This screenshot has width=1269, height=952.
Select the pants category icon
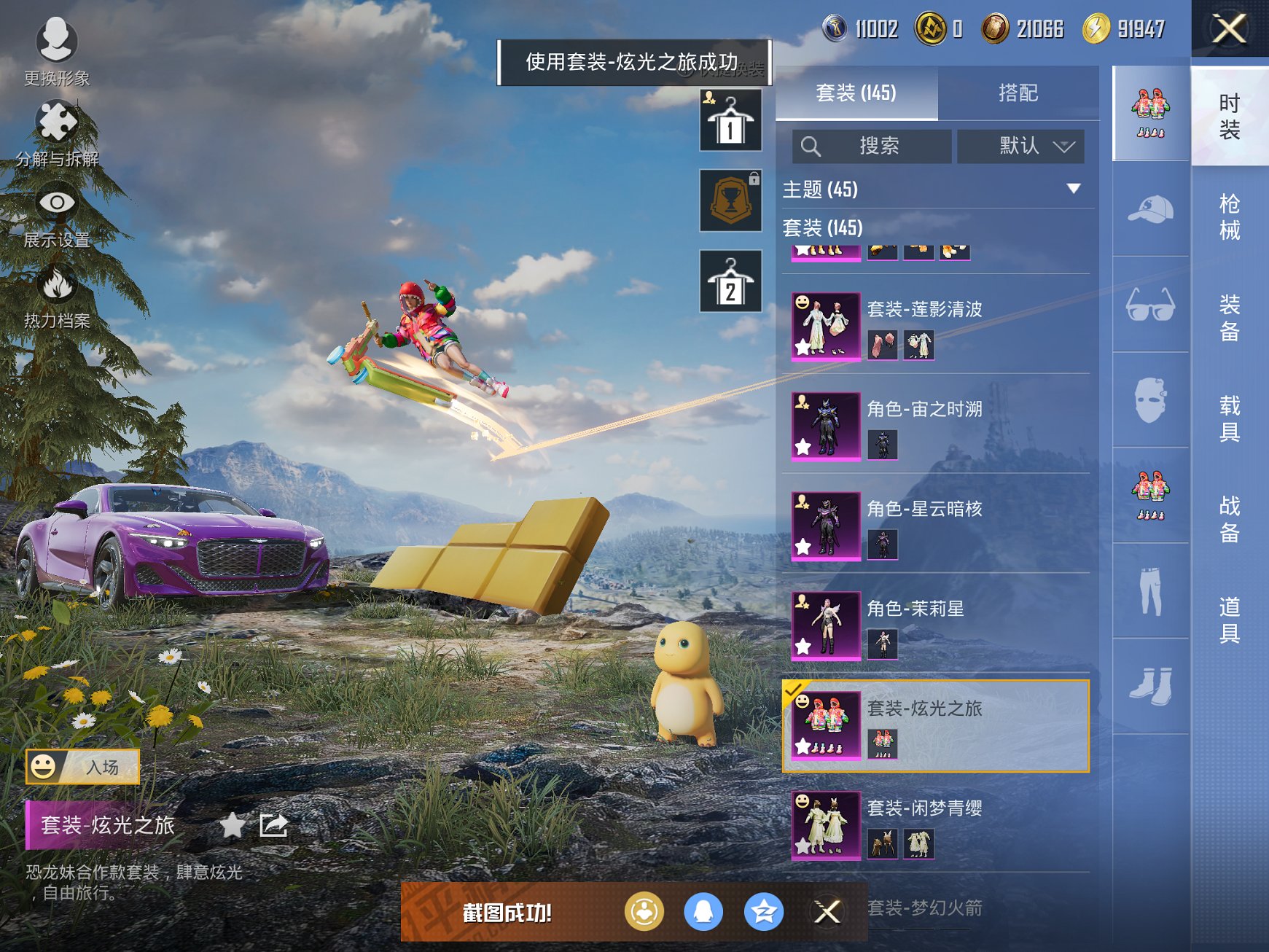1150,590
